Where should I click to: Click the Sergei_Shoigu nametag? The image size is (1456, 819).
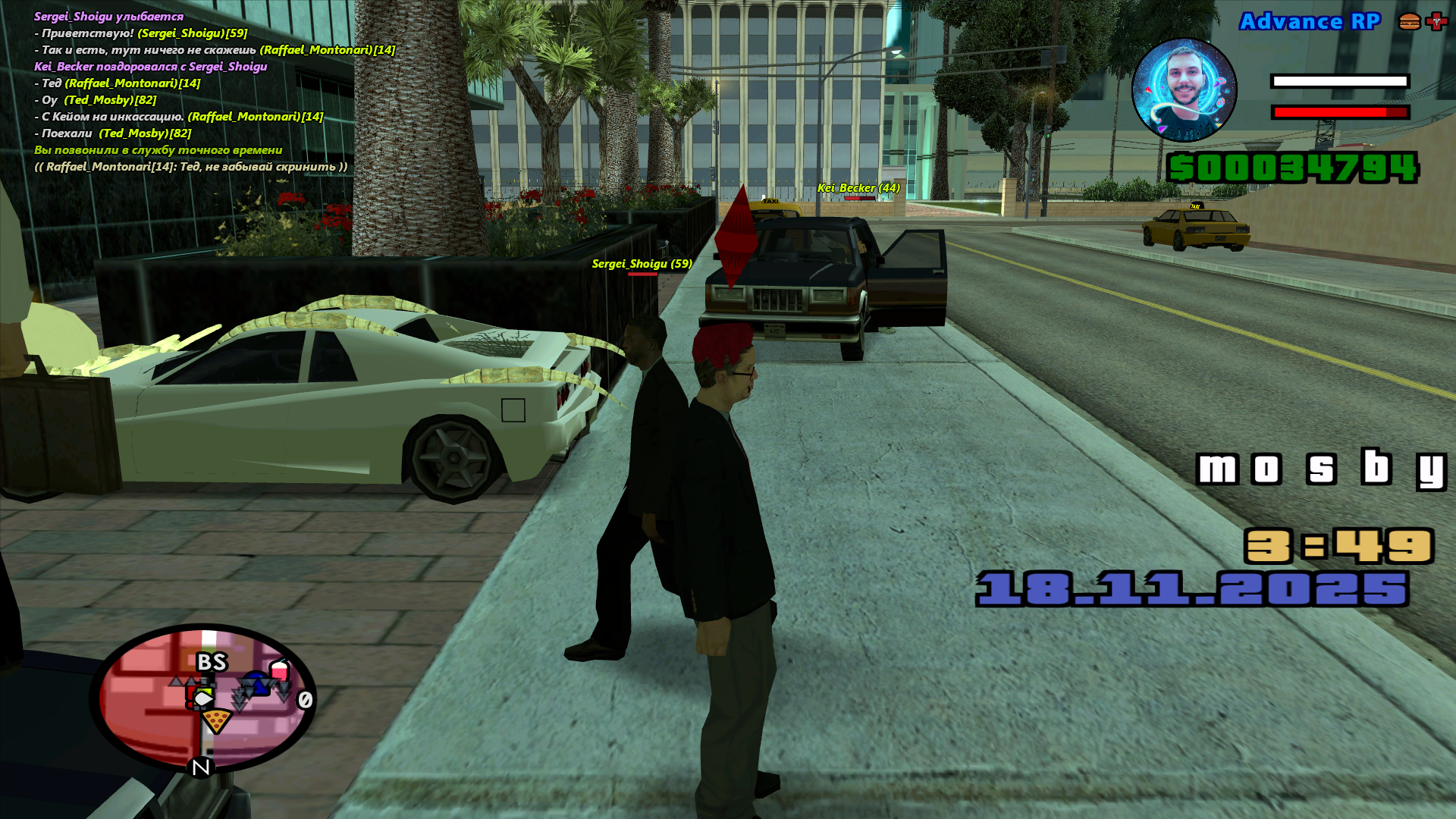click(642, 264)
